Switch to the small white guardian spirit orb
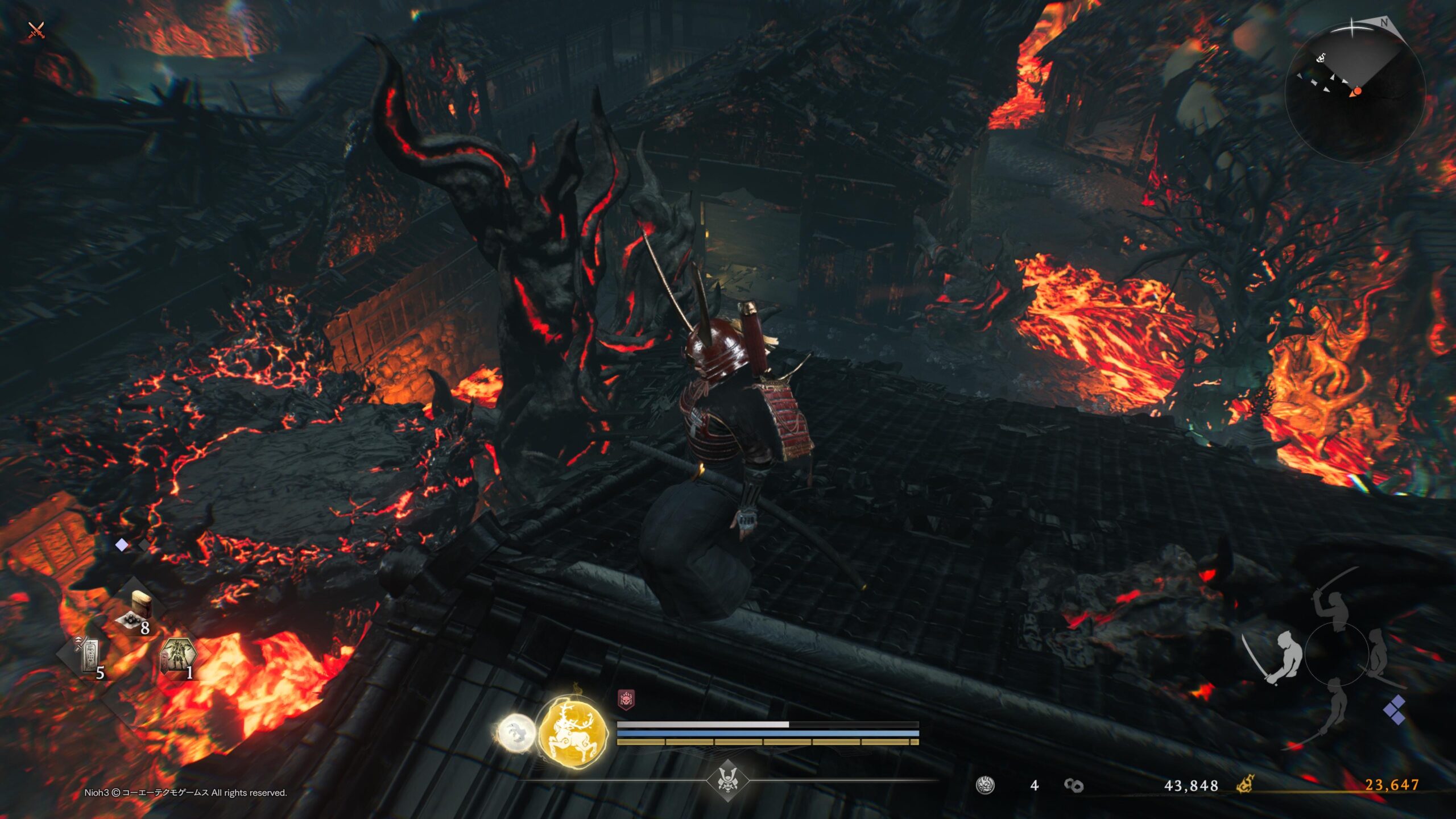The width and height of the screenshot is (1456, 819). [516, 733]
